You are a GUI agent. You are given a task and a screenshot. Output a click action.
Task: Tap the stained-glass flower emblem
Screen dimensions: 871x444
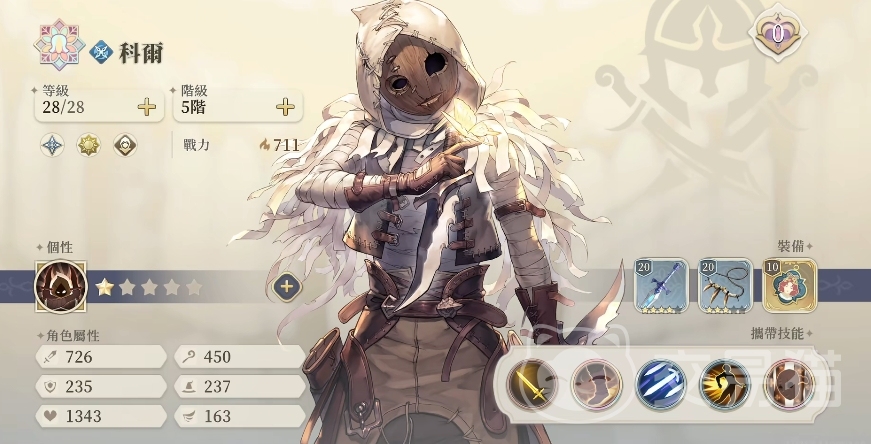click(x=56, y=44)
